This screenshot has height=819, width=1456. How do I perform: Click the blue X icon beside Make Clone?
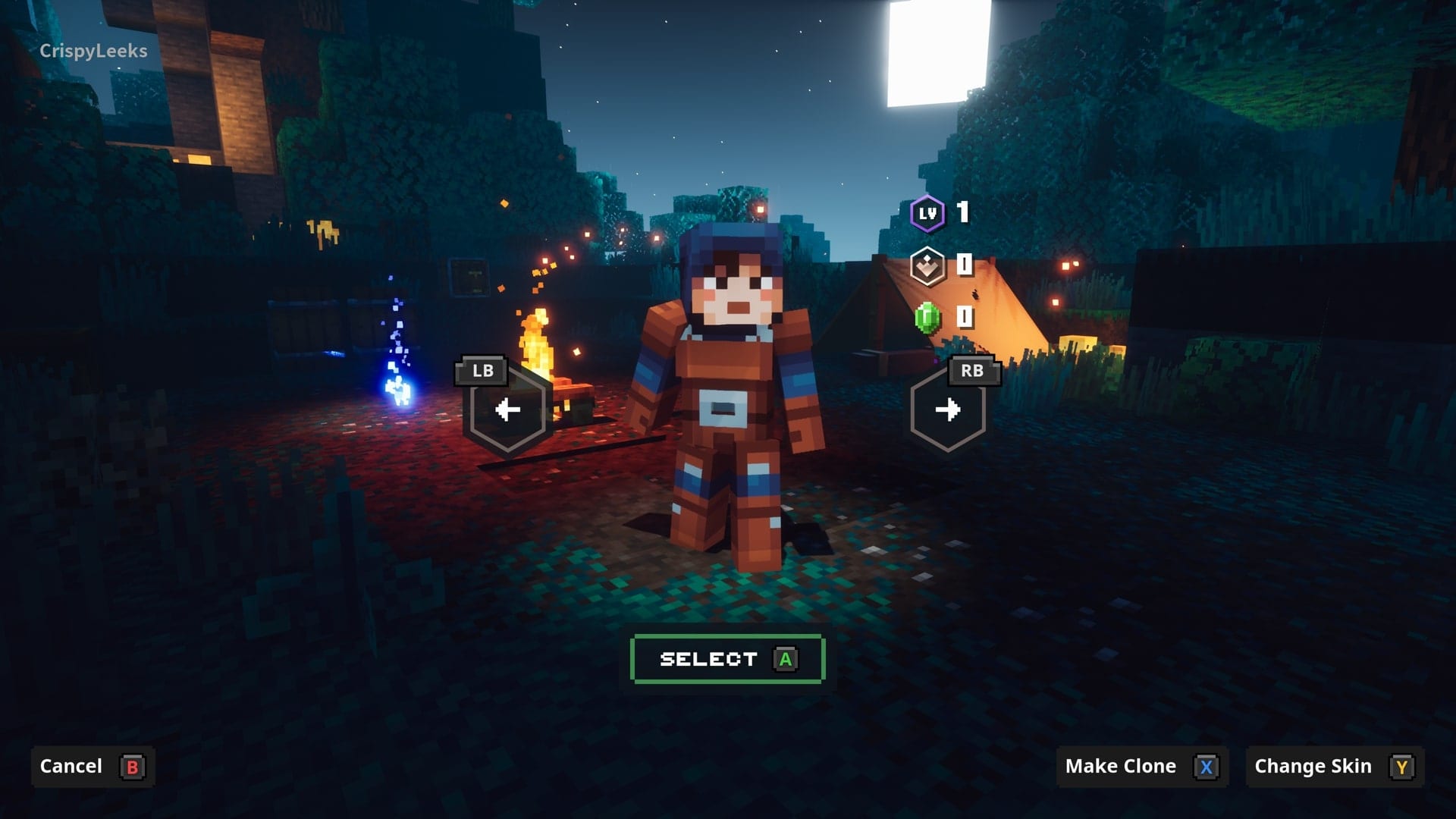pos(1205,766)
